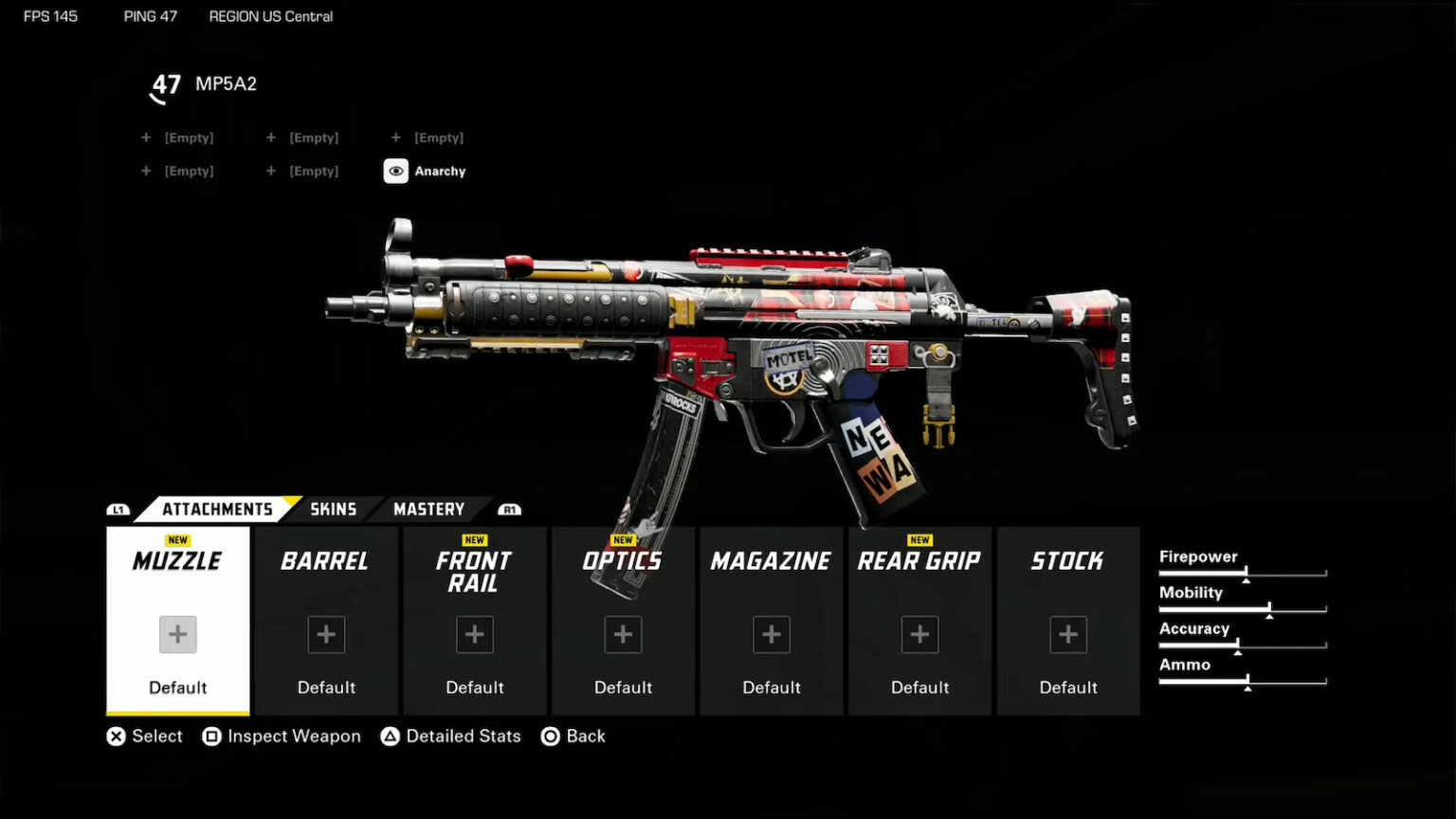Click Inspect Weapon
This screenshot has width=1456, height=819.
click(282, 736)
